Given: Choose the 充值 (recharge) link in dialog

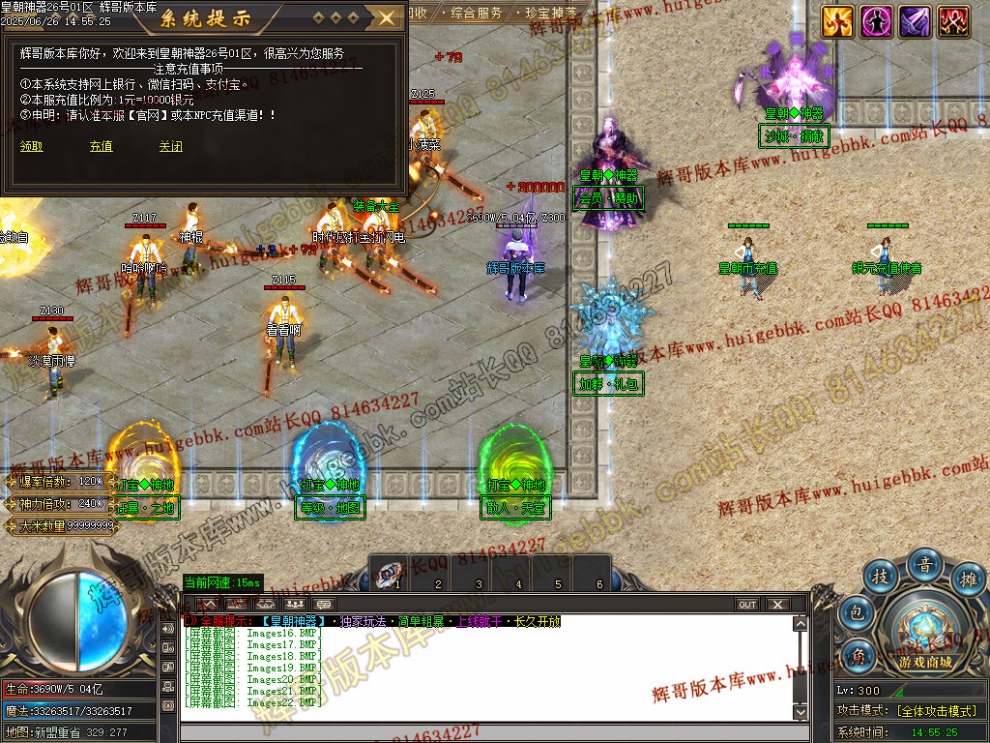Looking at the screenshot, I should click(101, 146).
